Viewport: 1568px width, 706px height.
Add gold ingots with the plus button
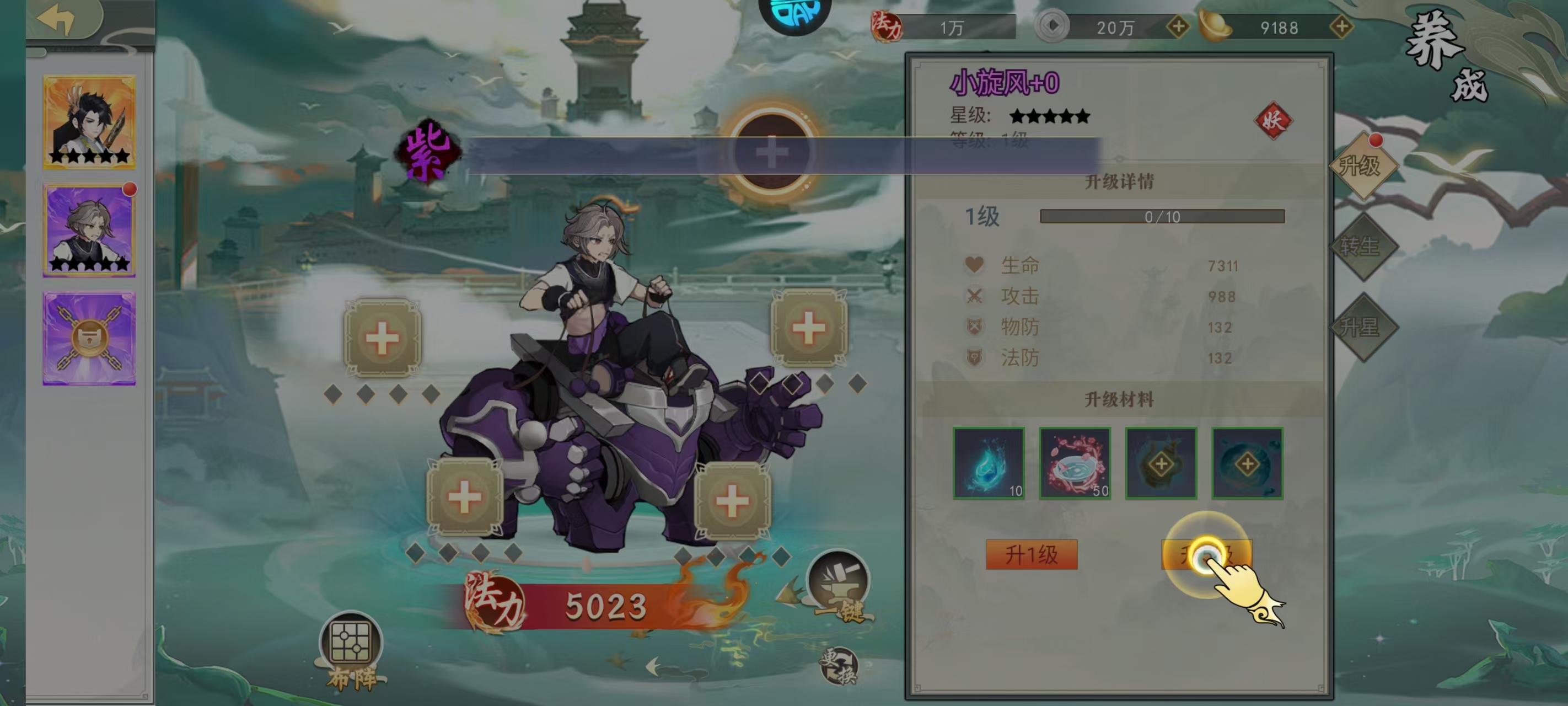tap(1341, 27)
